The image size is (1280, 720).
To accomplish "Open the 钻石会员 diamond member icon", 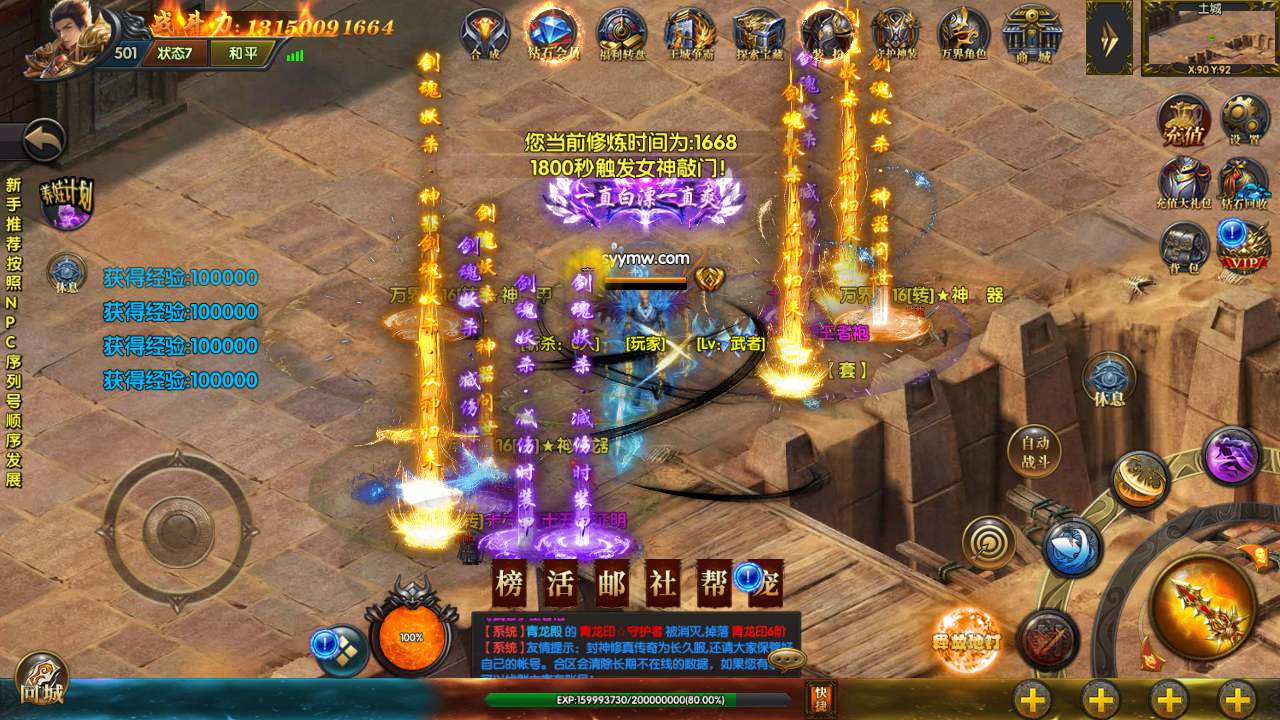I will [x=553, y=34].
